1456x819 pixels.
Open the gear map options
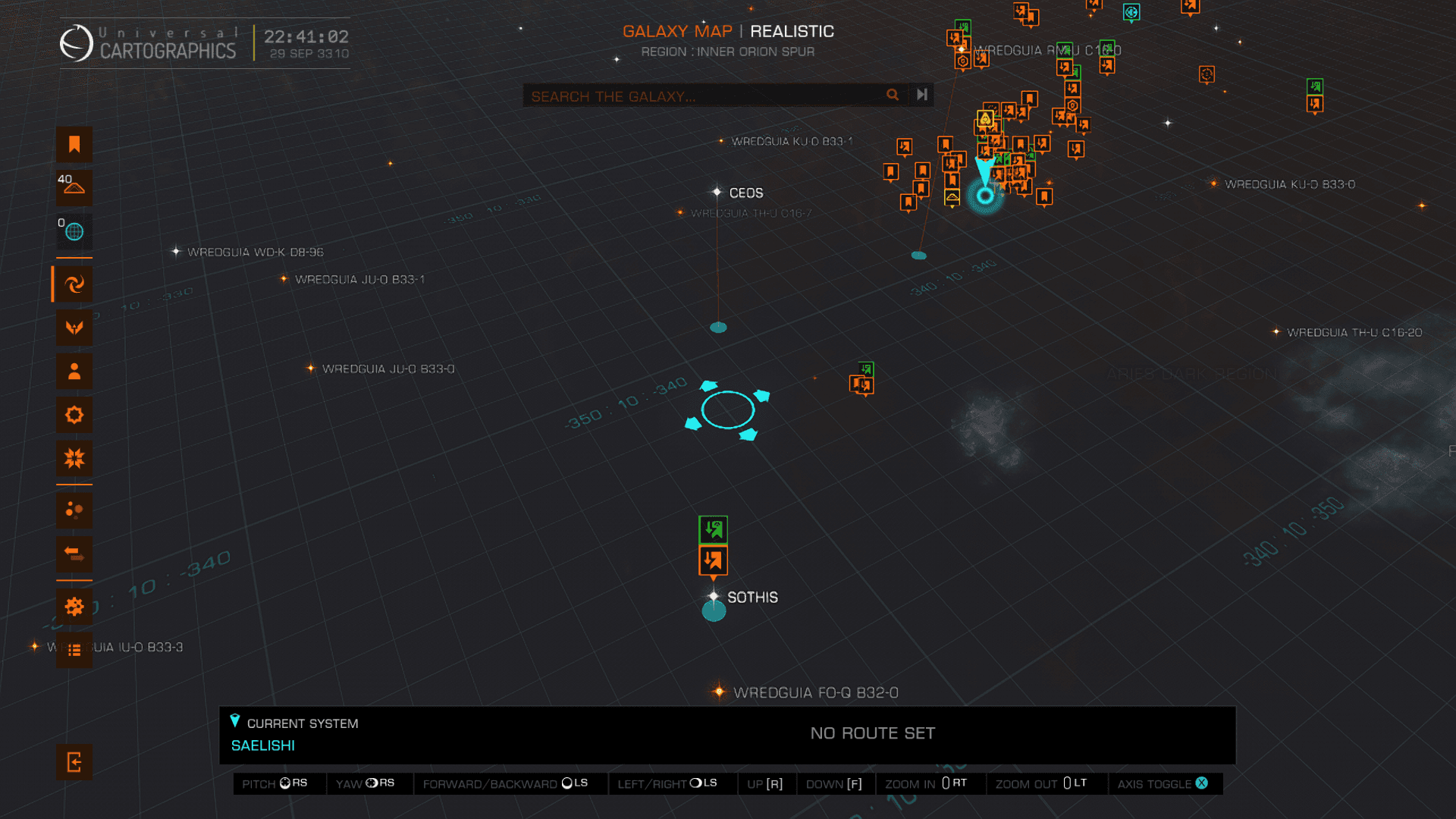[74, 607]
